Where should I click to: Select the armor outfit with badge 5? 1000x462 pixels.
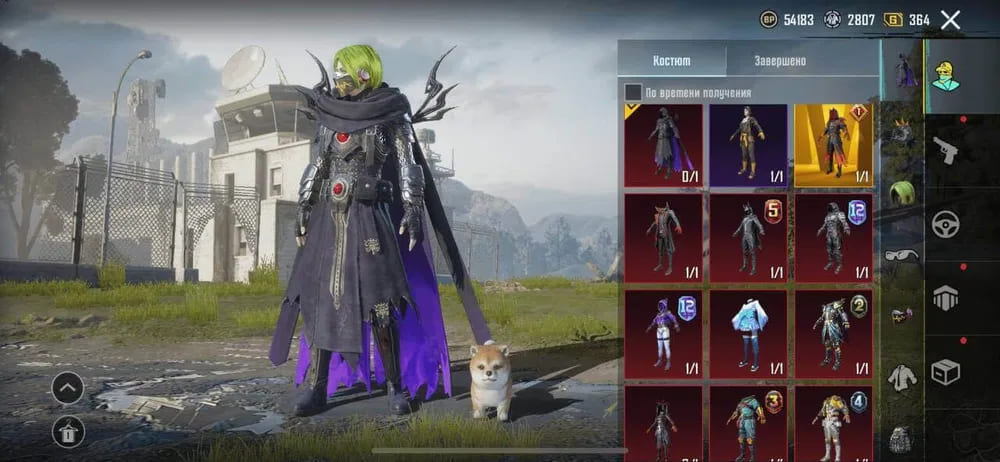coord(748,240)
